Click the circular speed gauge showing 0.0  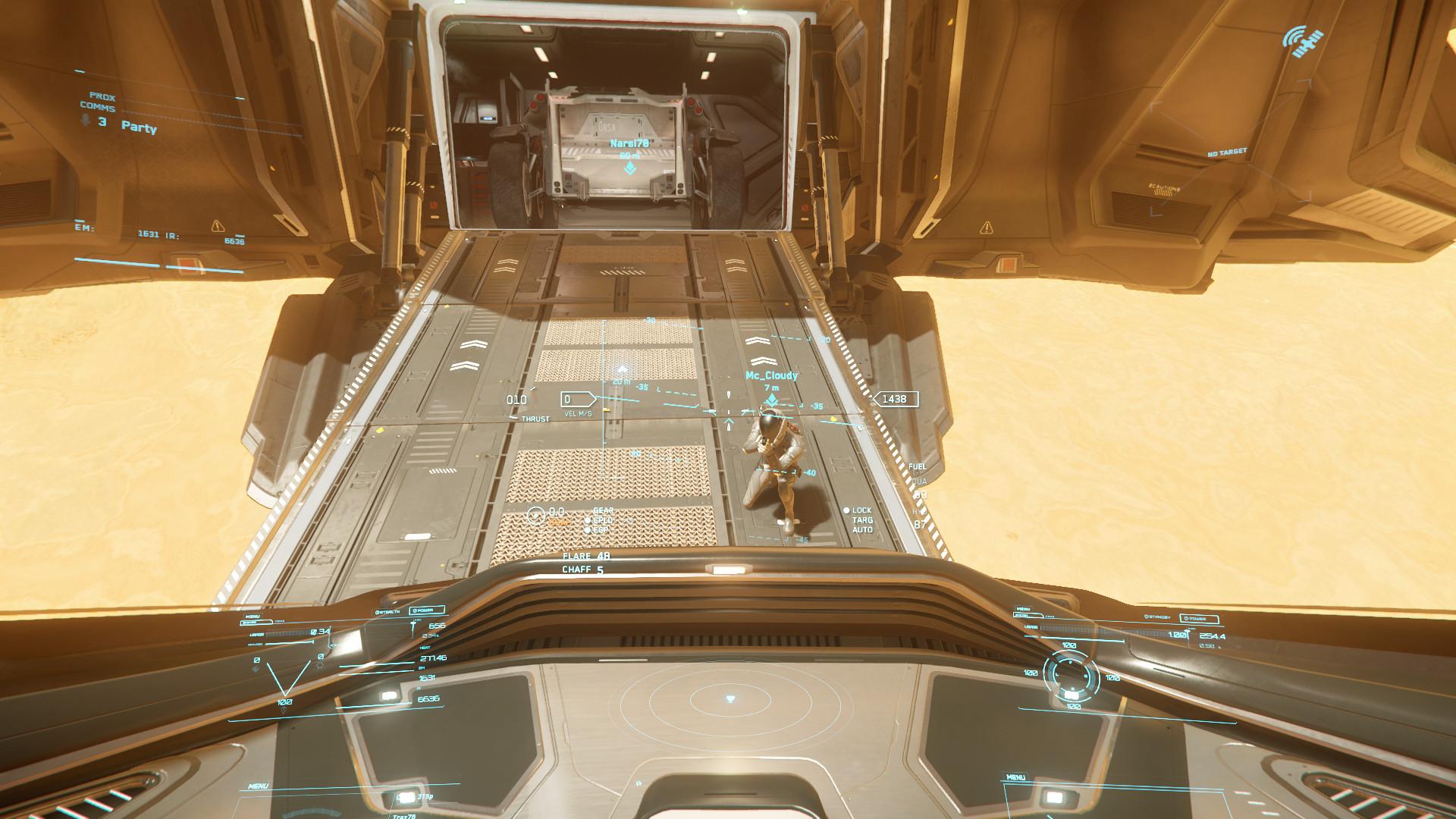535,515
